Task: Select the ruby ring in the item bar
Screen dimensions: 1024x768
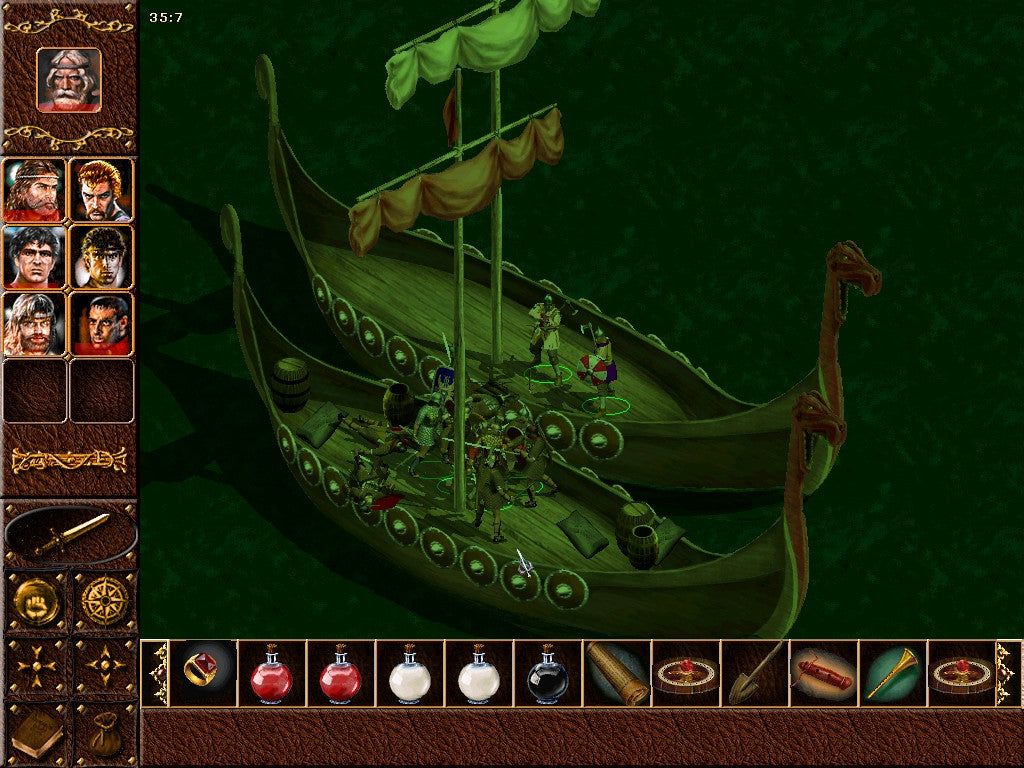Action: [202, 673]
